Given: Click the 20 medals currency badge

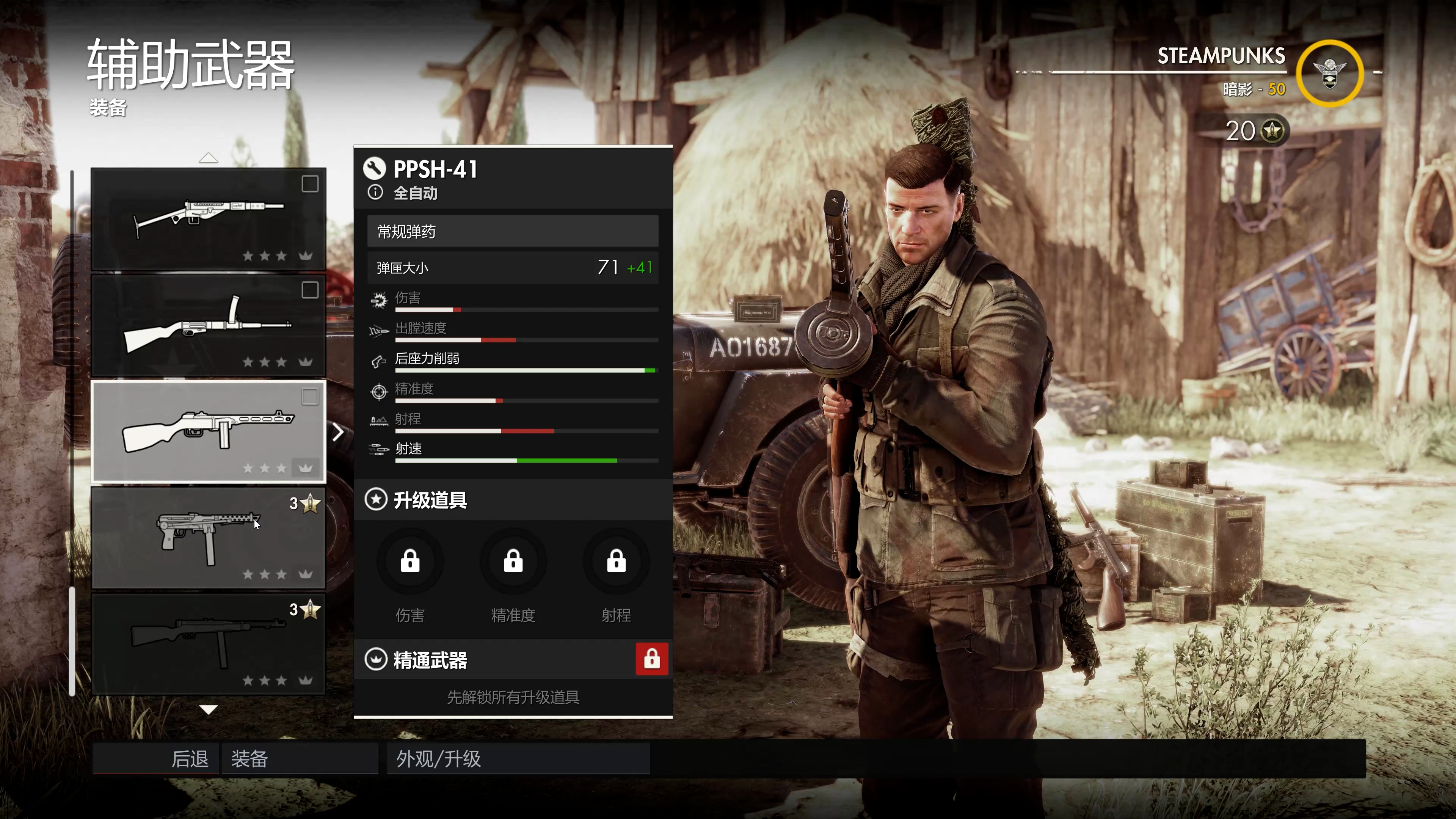Looking at the screenshot, I should click(1256, 131).
